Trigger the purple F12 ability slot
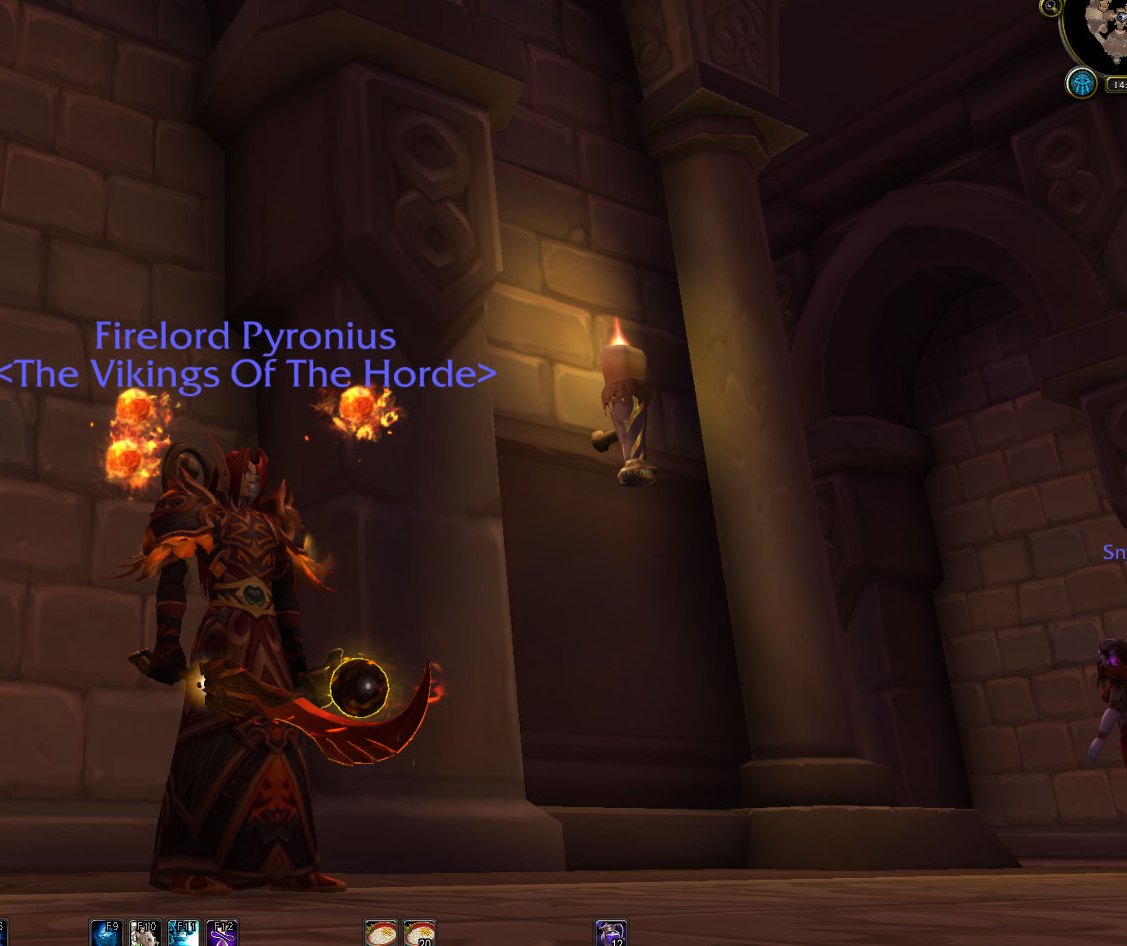Screen dimensions: 1127x946 coord(222,934)
